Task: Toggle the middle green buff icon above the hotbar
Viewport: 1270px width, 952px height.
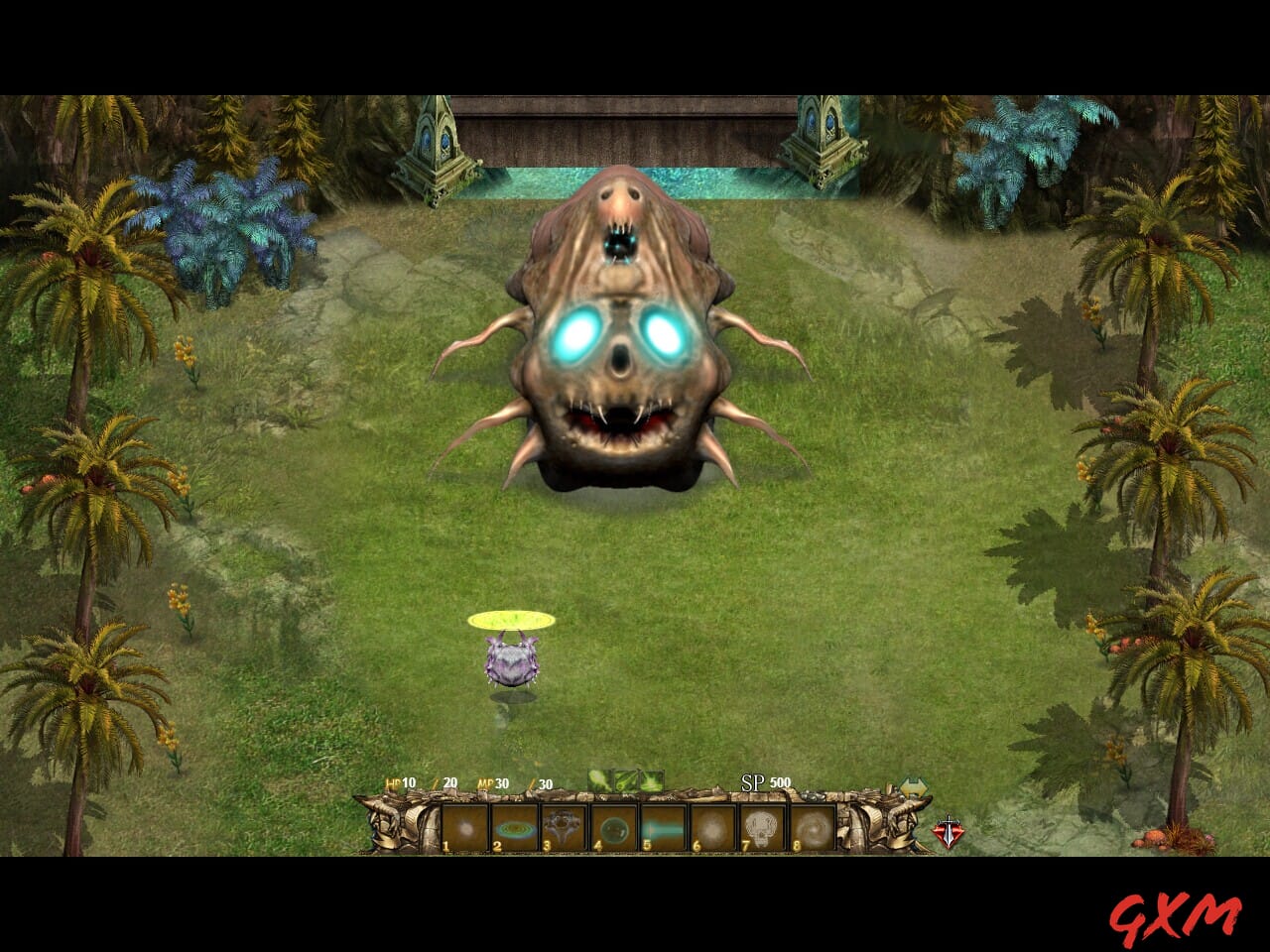Action: [x=625, y=779]
